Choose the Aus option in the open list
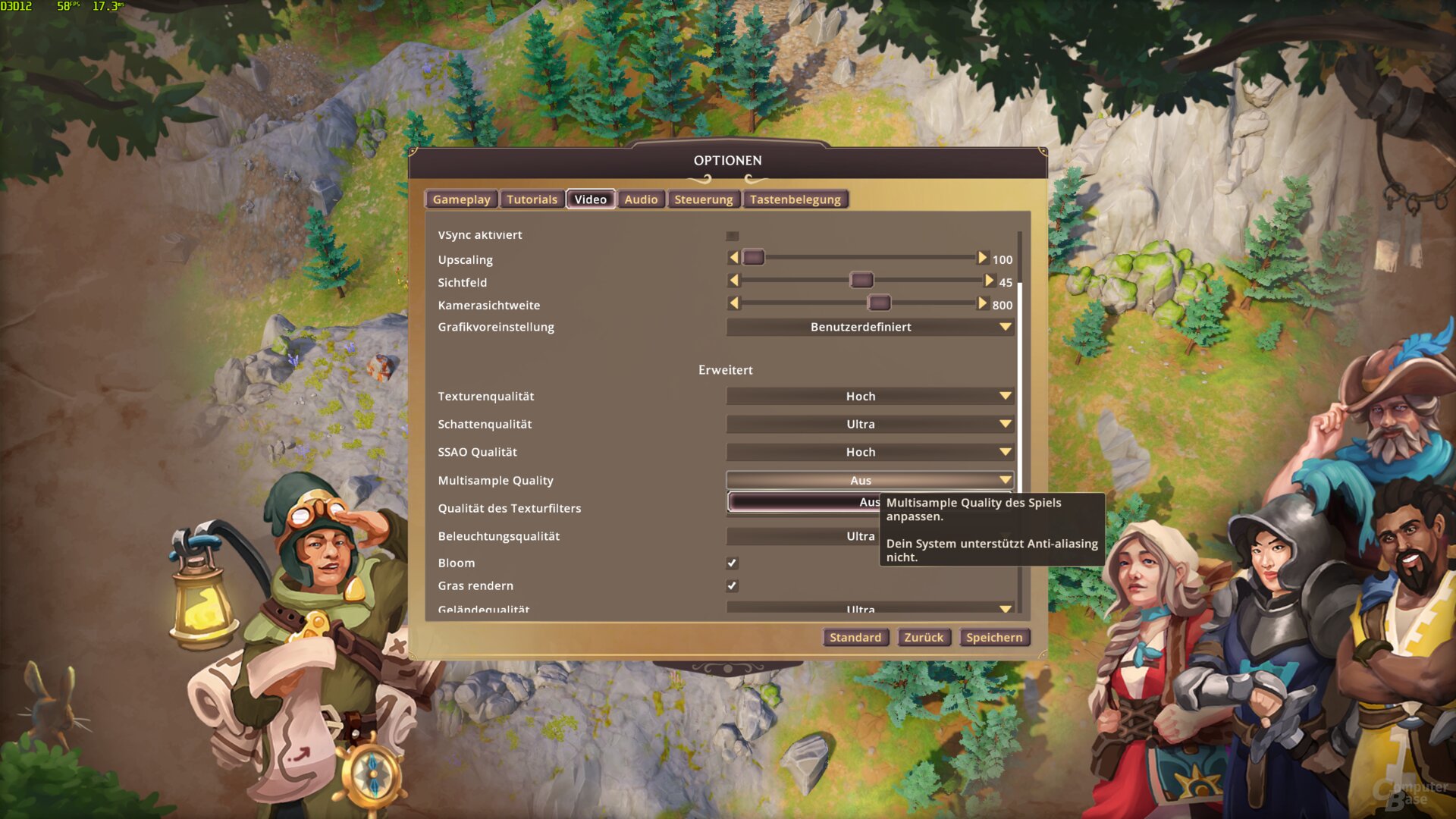This screenshot has height=819, width=1456. point(804,502)
